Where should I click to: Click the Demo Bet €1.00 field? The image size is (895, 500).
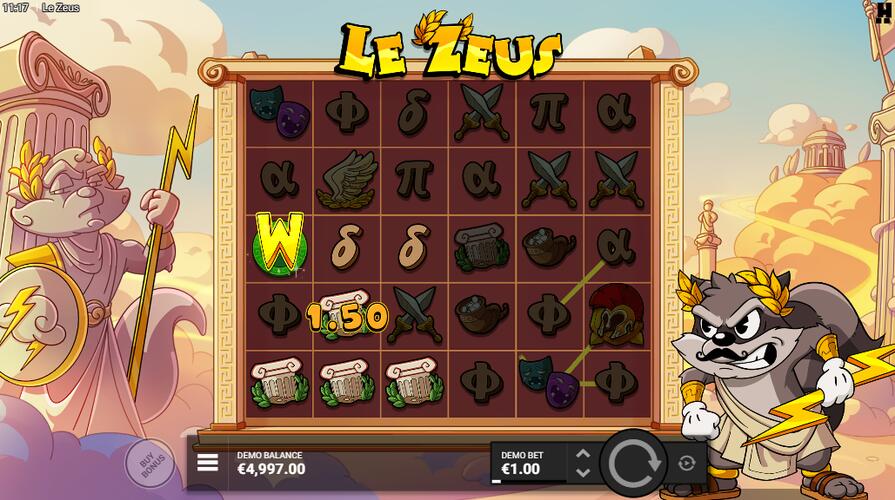(528, 462)
